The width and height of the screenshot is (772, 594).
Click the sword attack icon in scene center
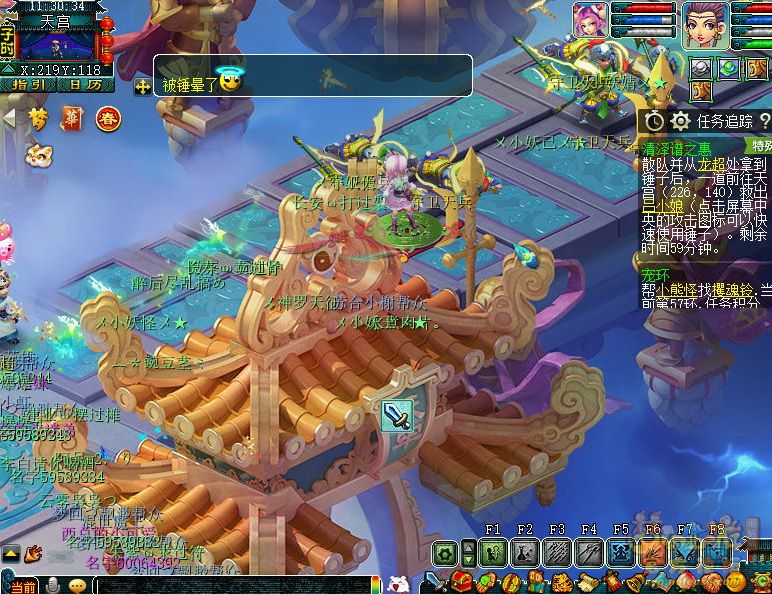396,414
